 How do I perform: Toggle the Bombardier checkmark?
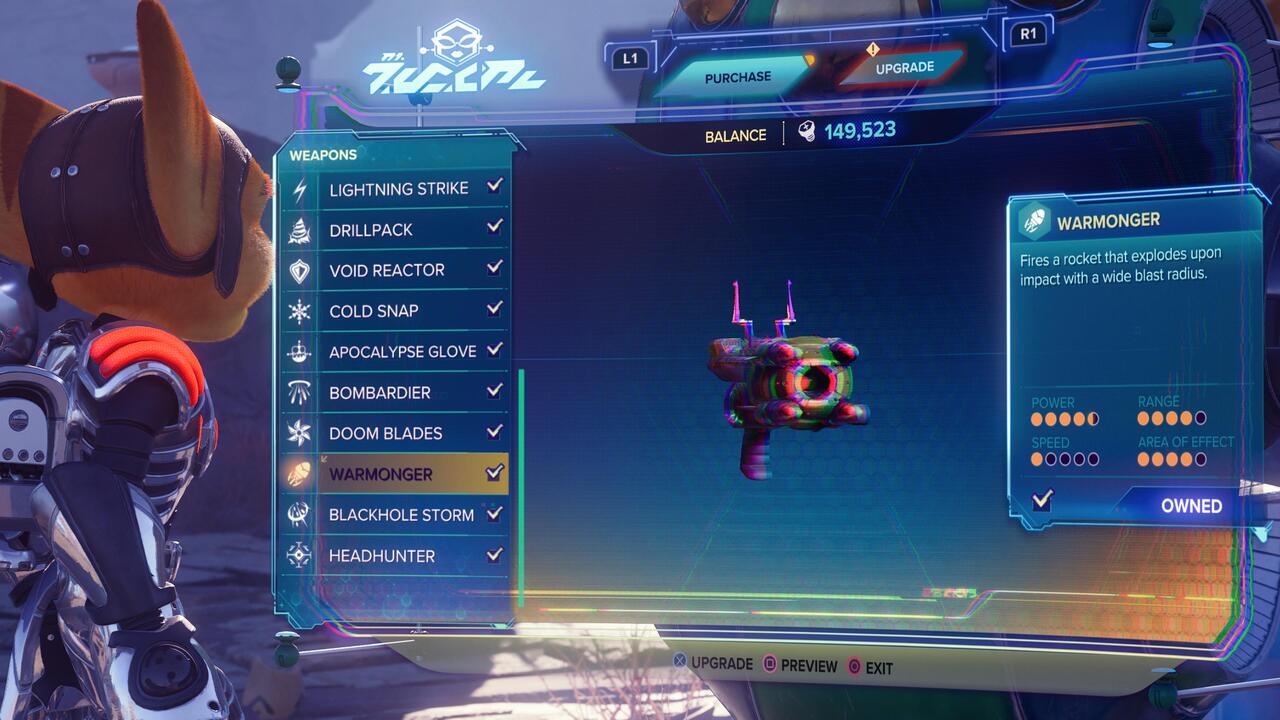(x=492, y=392)
